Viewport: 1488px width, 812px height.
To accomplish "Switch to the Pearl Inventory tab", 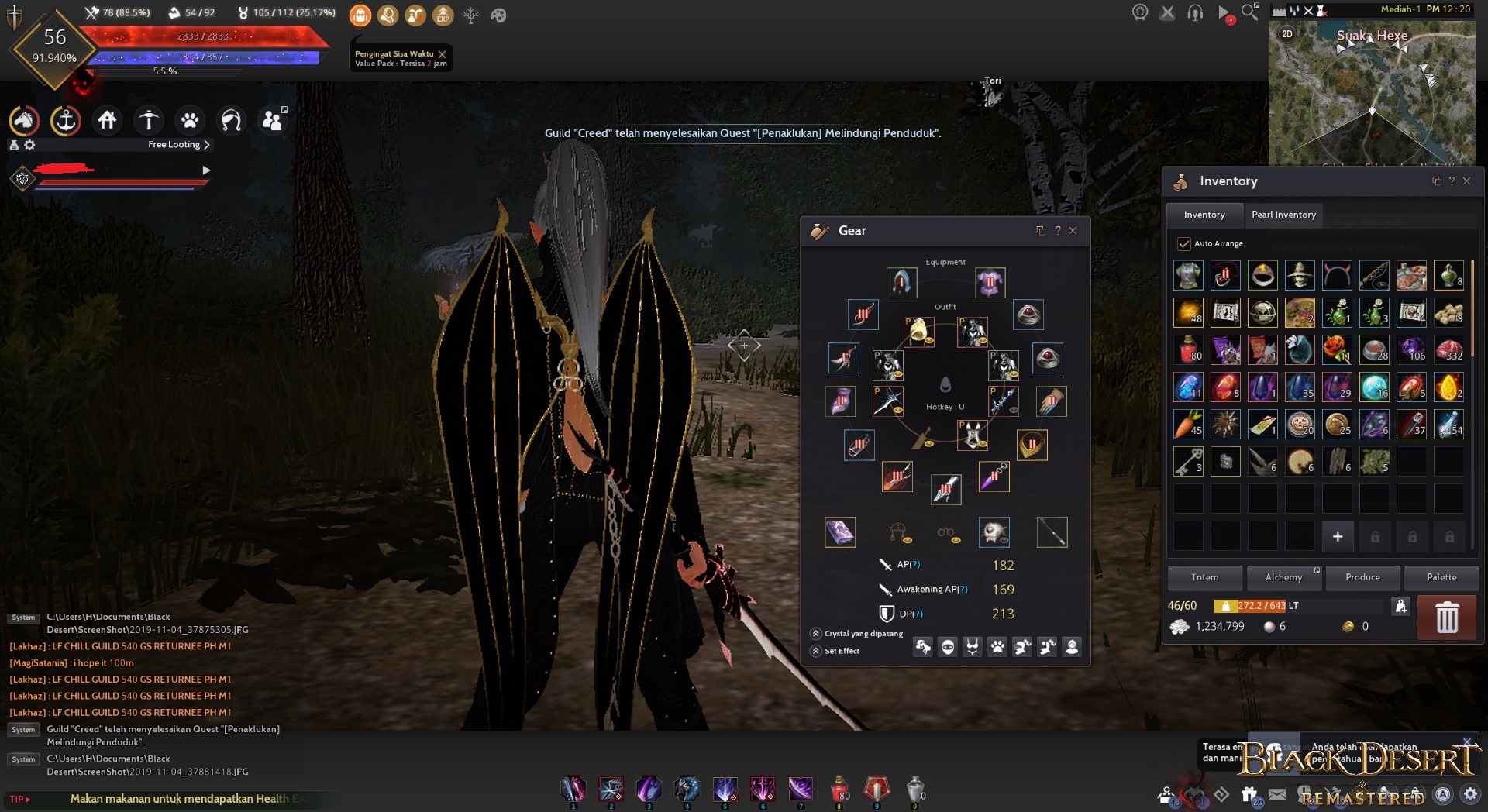I will (1284, 215).
